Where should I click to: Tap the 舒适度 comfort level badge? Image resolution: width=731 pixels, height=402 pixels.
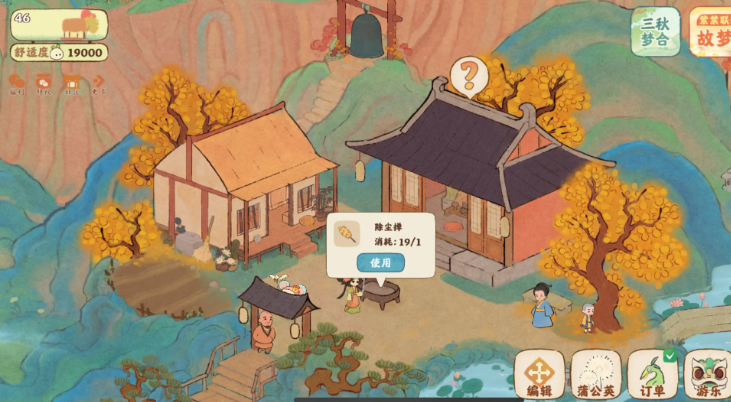pyautogui.click(x=59, y=52)
